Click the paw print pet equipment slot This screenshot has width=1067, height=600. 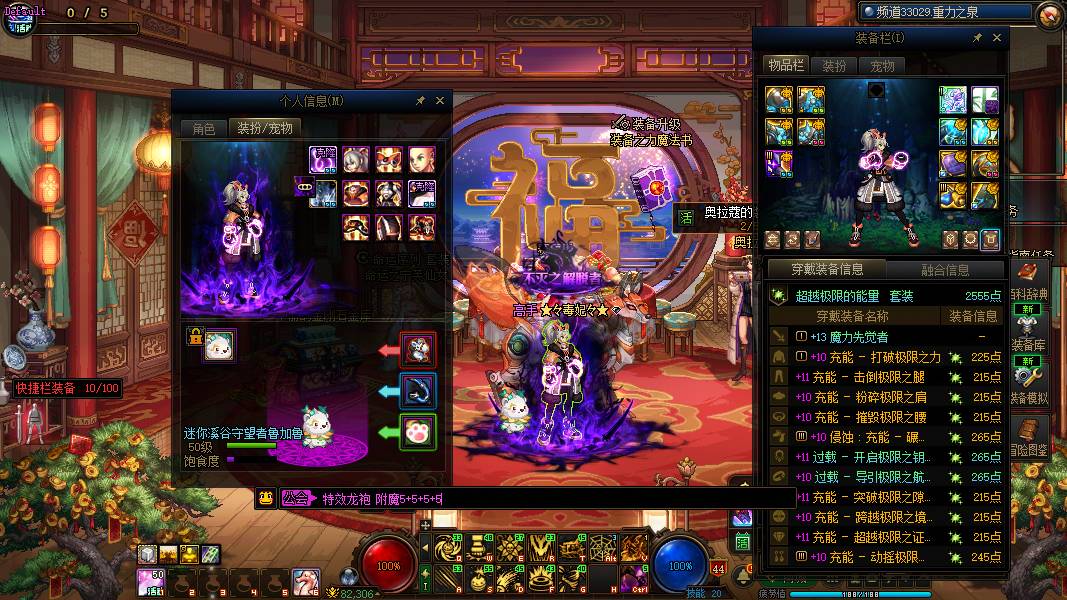tap(418, 434)
